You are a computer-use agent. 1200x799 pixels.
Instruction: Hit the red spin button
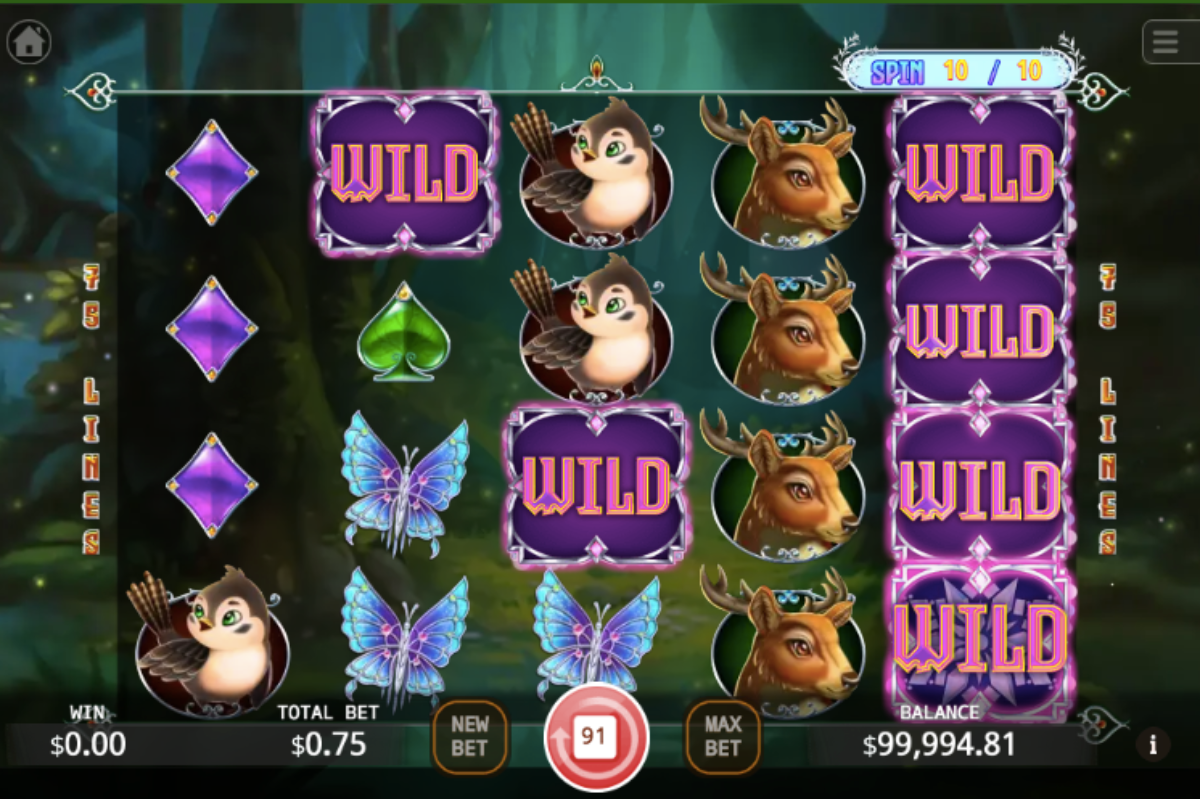pyautogui.click(x=596, y=738)
